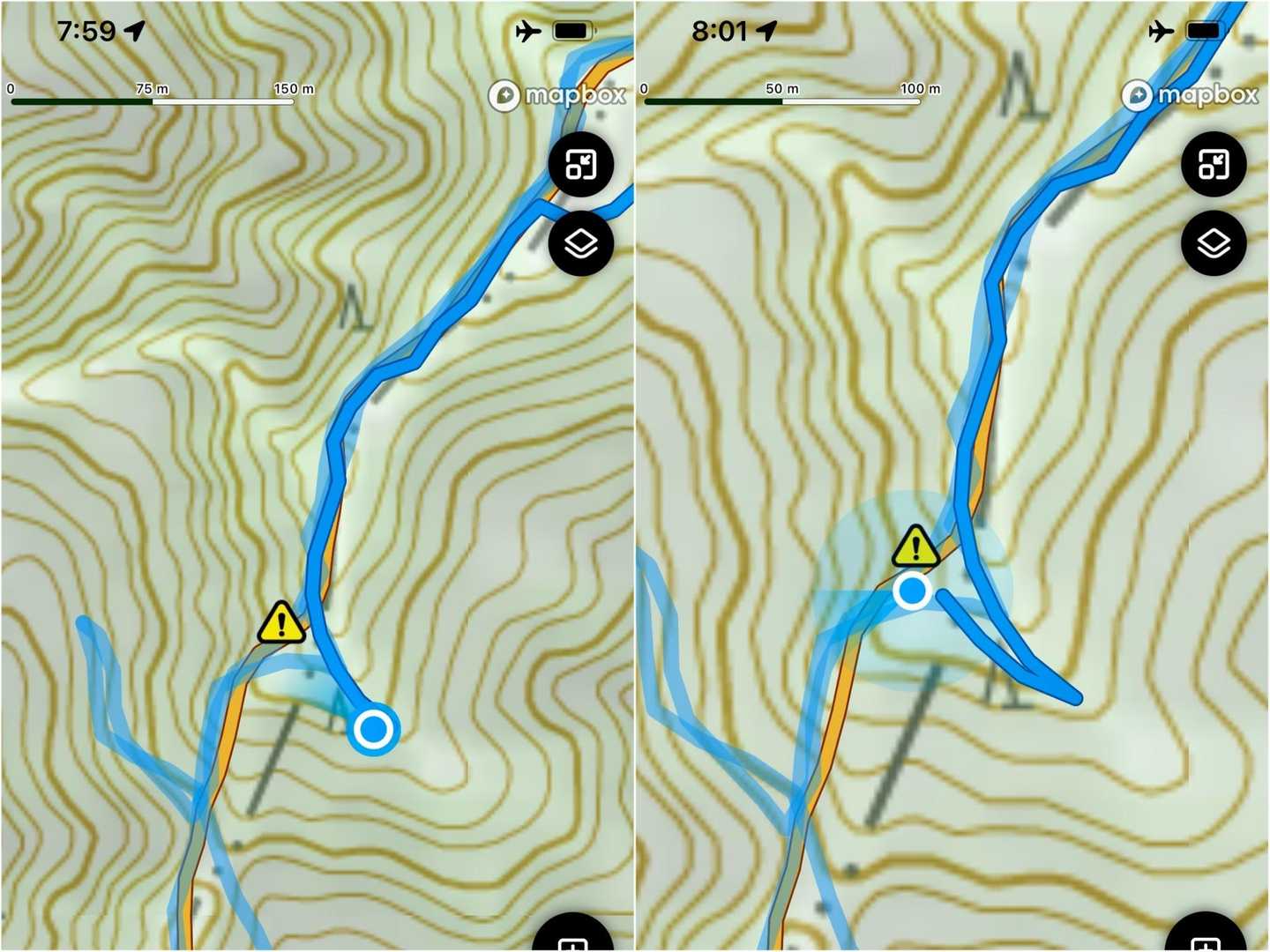The width and height of the screenshot is (1270, 952).
Task: Select the yellow warning marker in the 8:01 map
Action: pyautogui.click(x=915, y=547)
